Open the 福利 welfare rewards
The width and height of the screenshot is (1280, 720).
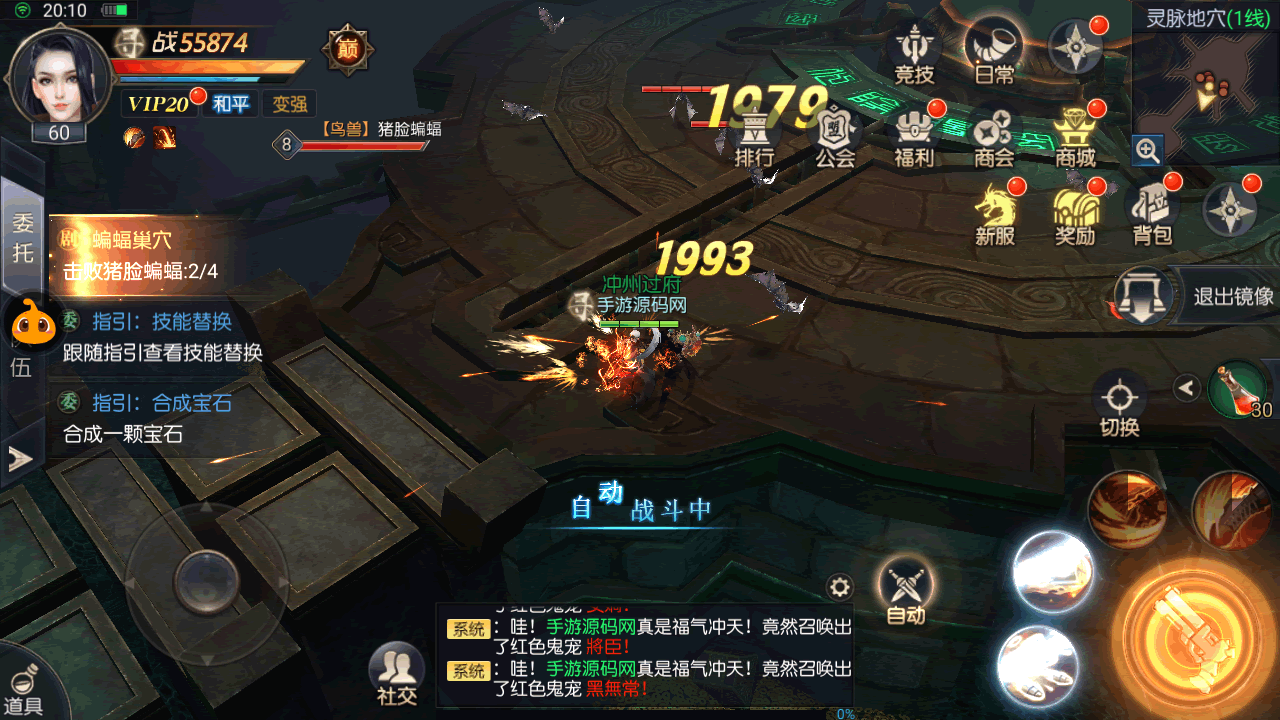(x=914, y=136)
